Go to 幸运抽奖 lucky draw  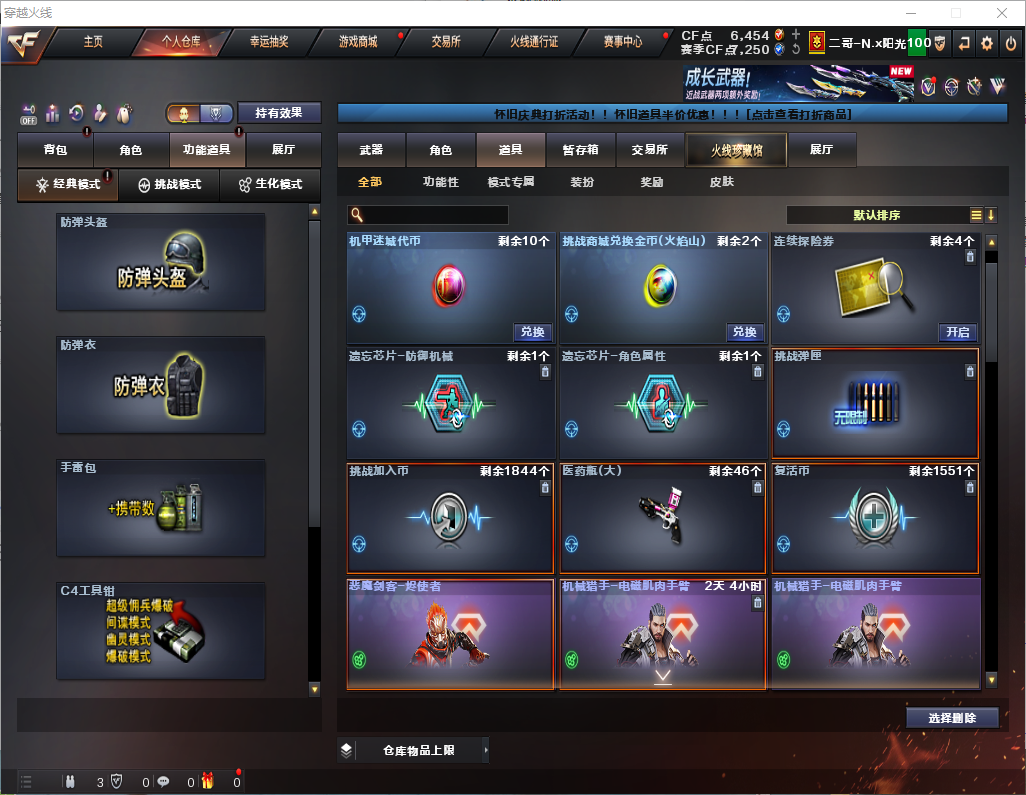coord(269,42)
